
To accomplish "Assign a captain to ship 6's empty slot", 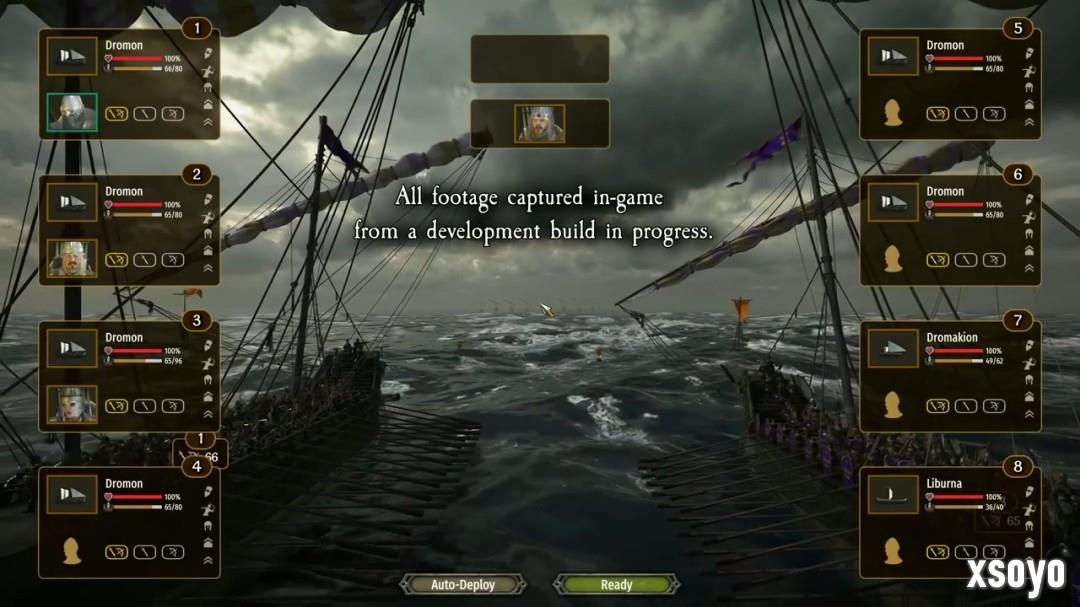I will click(893, 259).
